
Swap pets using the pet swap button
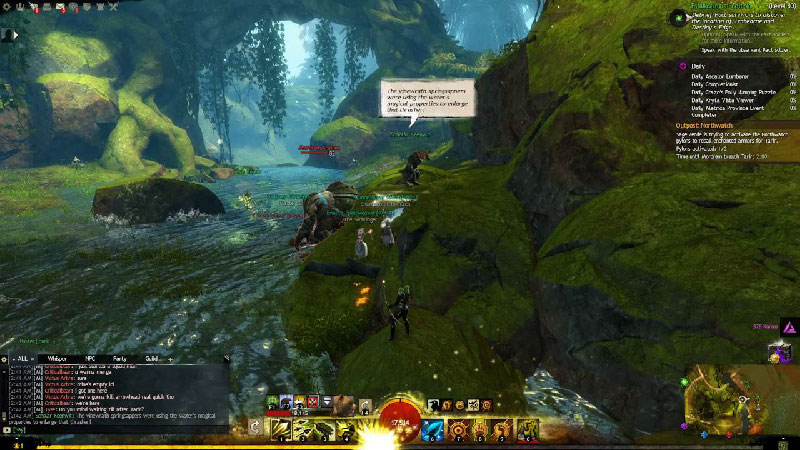(366, 405)
